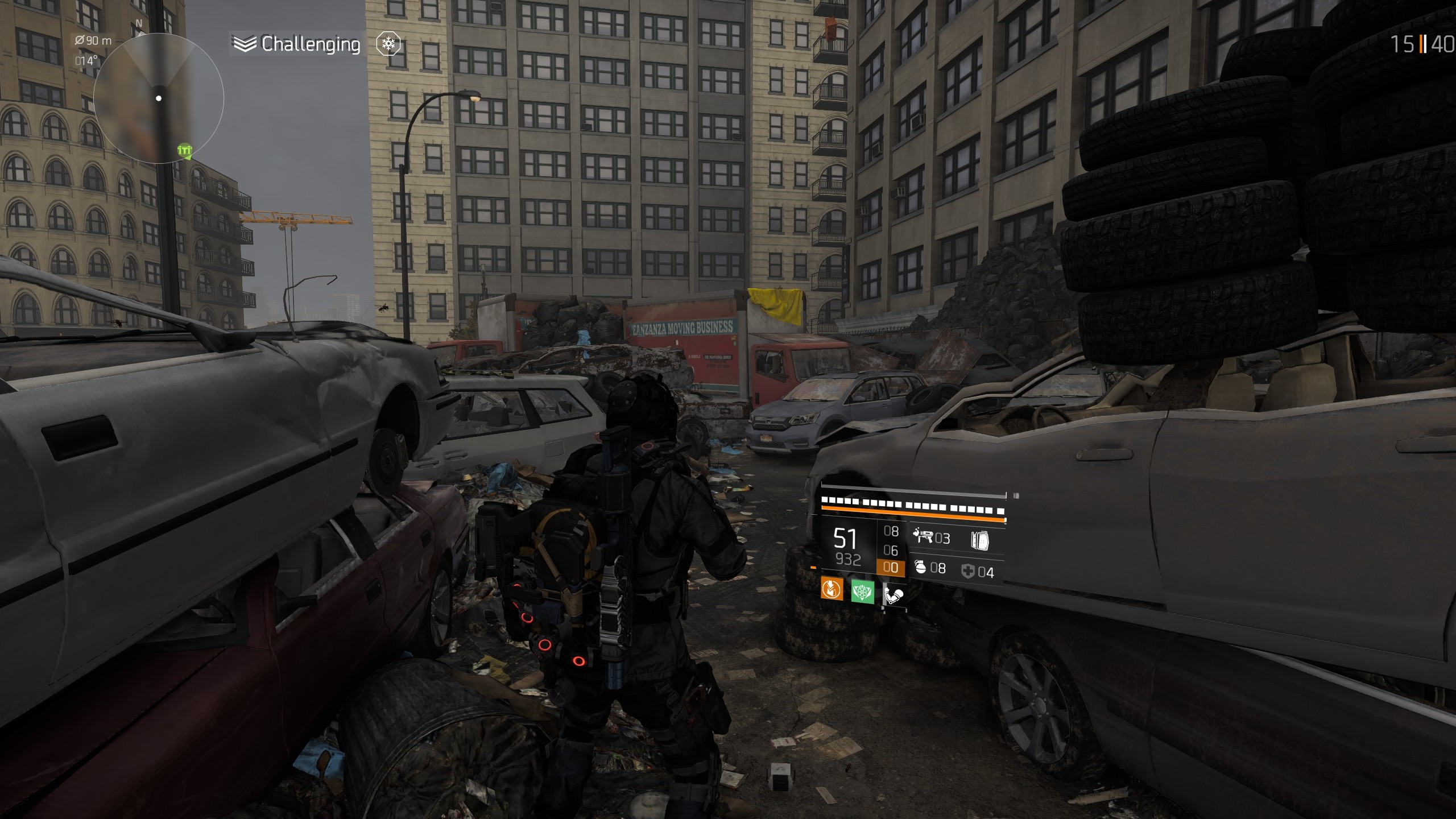
Task: Open the circular minimap
Action: click(159, 98)
